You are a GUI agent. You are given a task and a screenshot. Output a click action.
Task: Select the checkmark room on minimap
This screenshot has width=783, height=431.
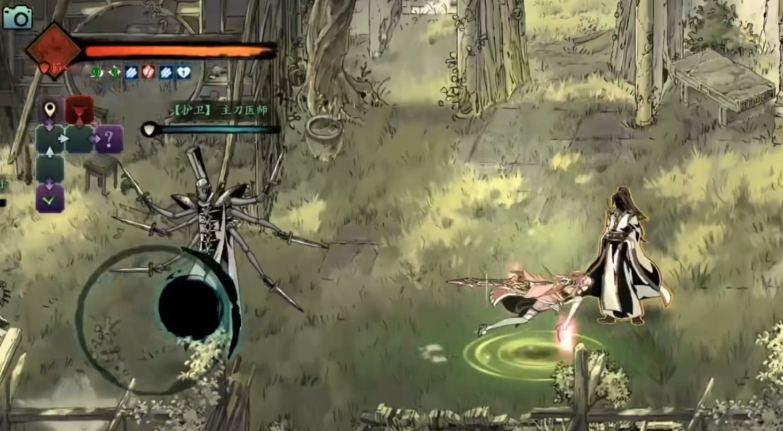pos(50,198)
